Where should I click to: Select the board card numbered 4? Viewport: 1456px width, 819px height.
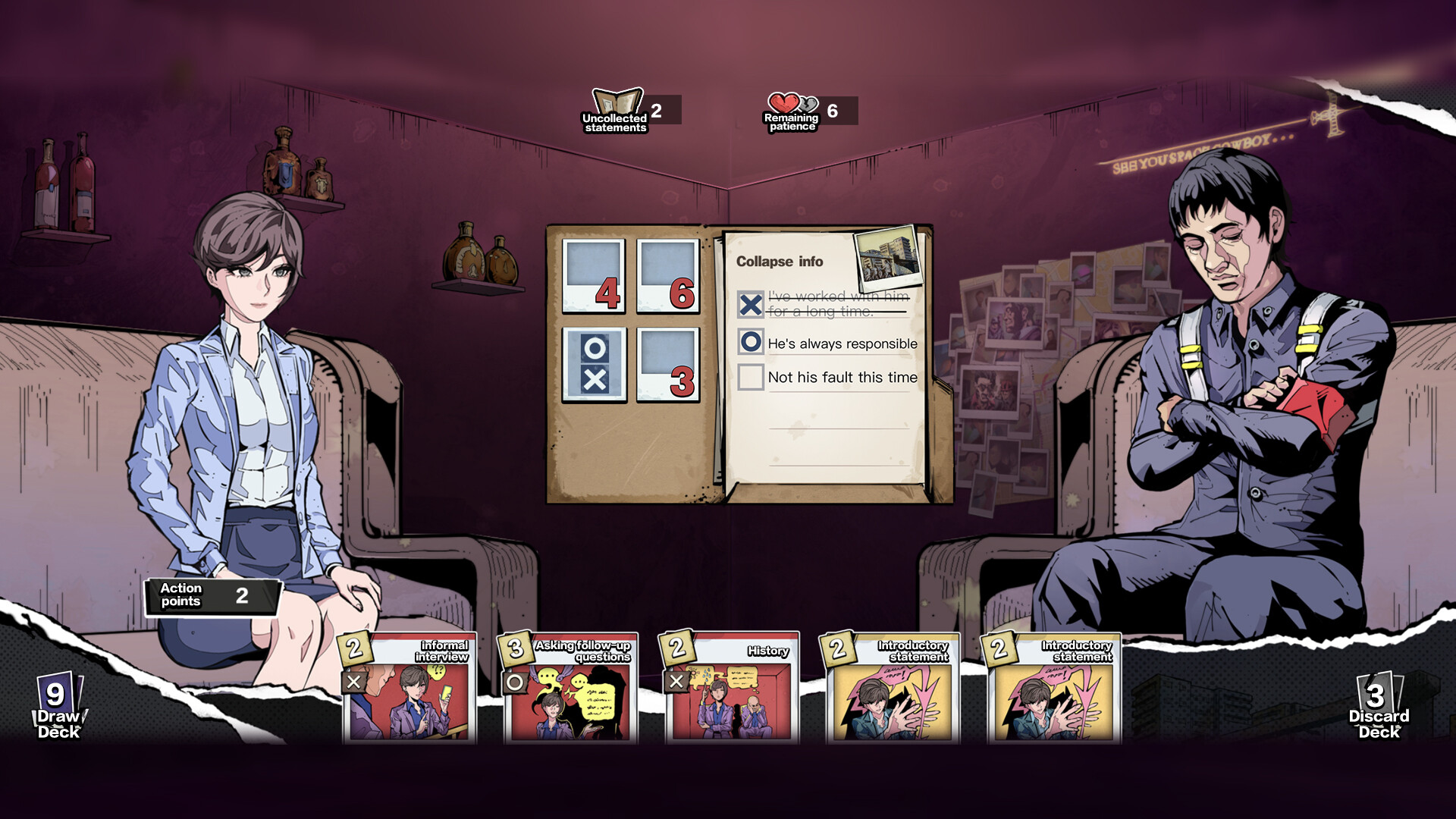(593, 277)
